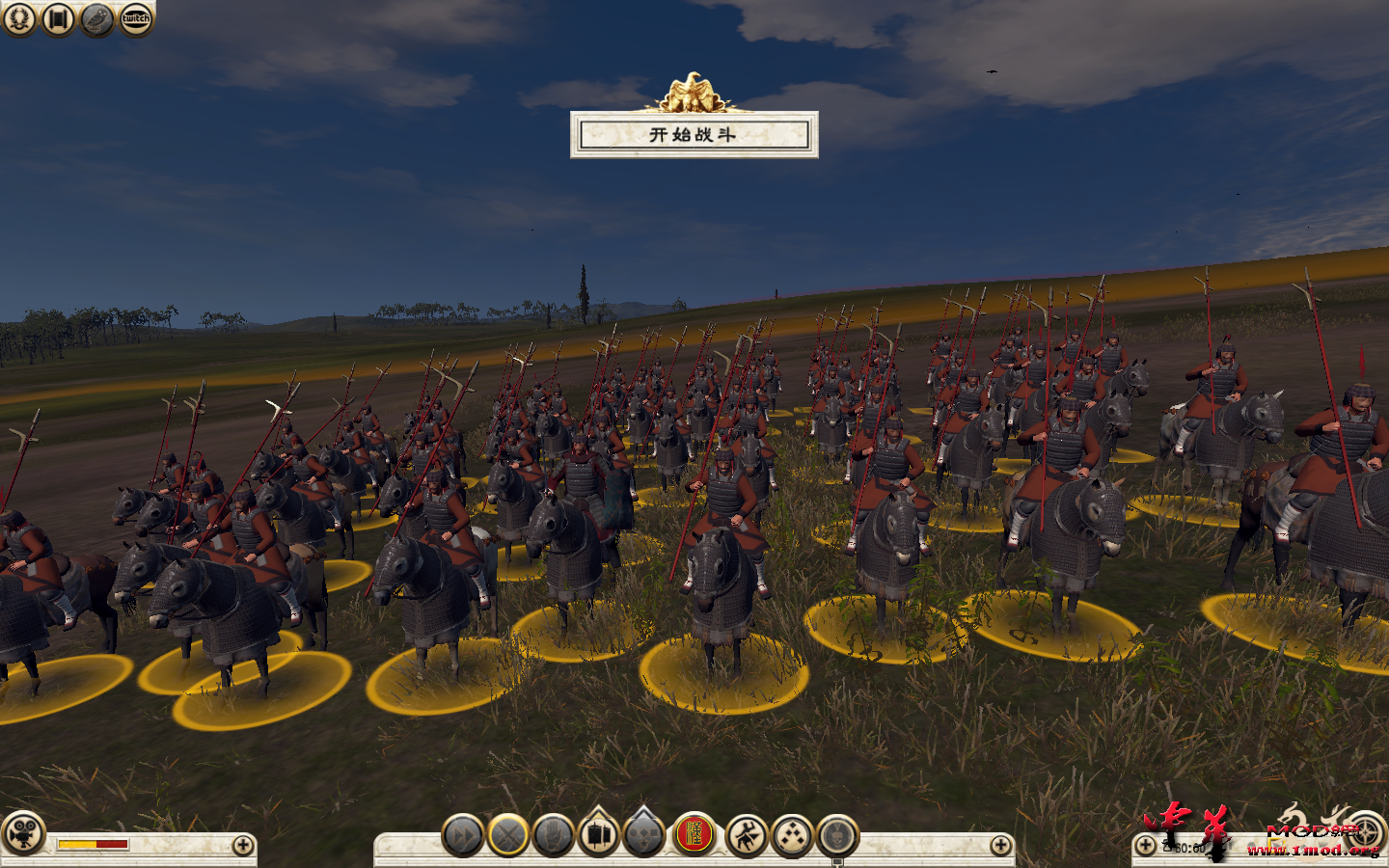Open the unit banners/standards icon
Viewport: 1389px width, 868px height.
click(x=598, y=837)
